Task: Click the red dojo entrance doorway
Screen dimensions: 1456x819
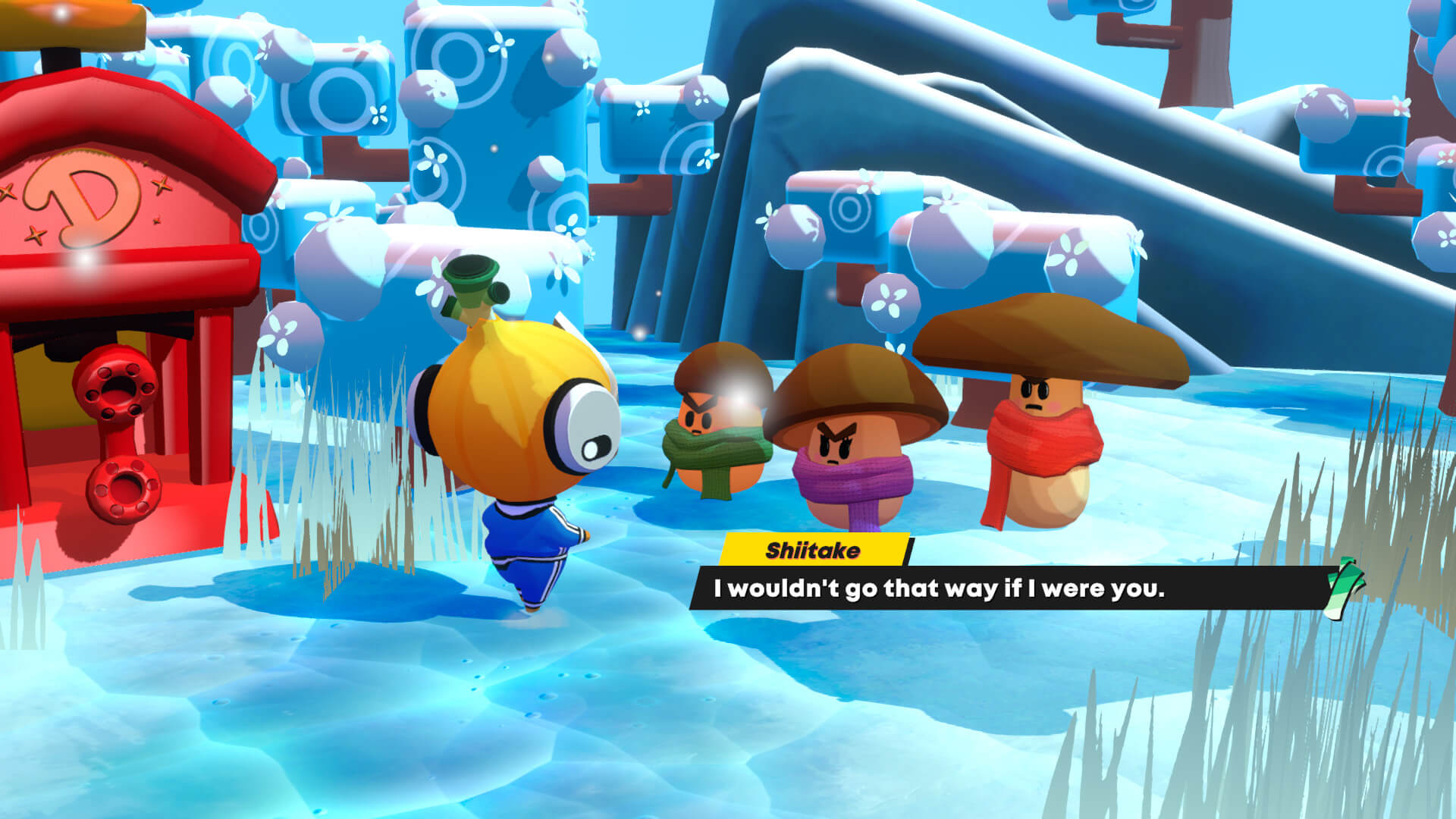Action: coord(45,379)
